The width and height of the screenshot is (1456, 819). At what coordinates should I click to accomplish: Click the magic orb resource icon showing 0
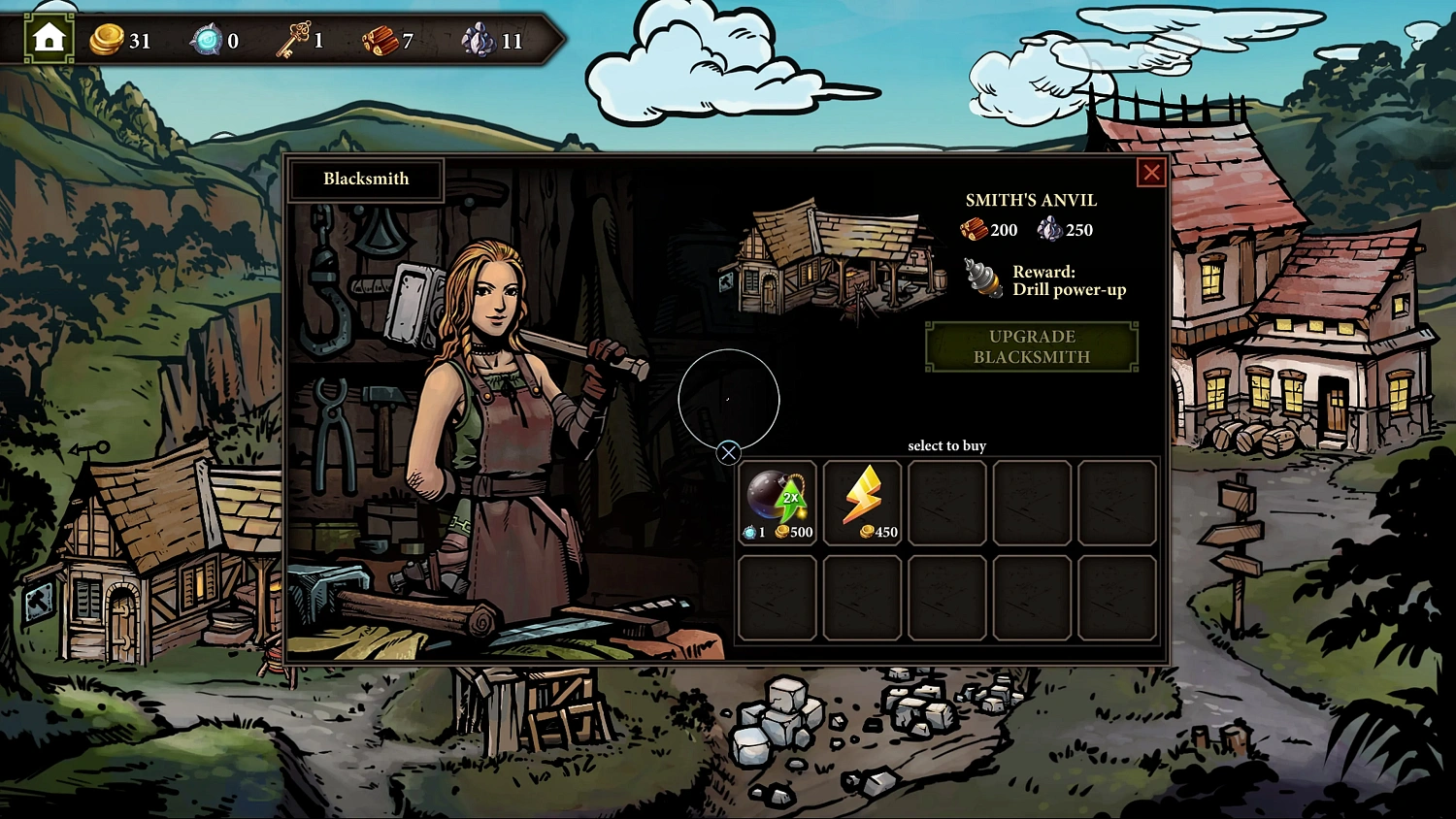coord(207,41)
